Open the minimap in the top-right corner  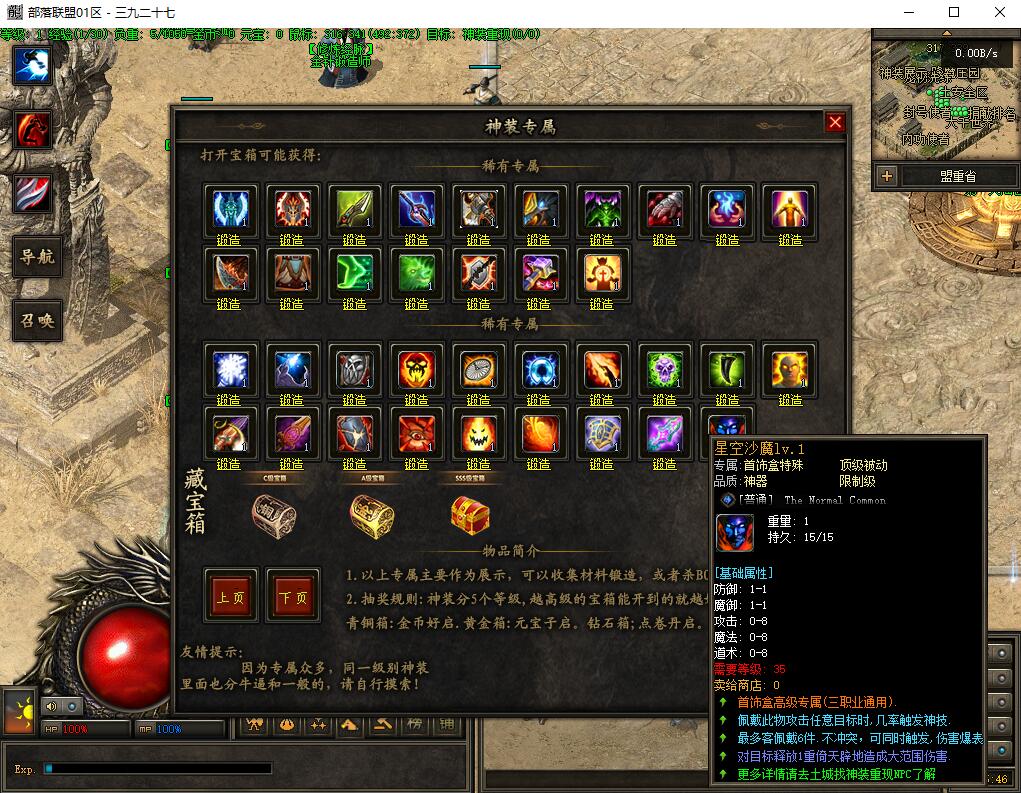(x=943, y=95)
